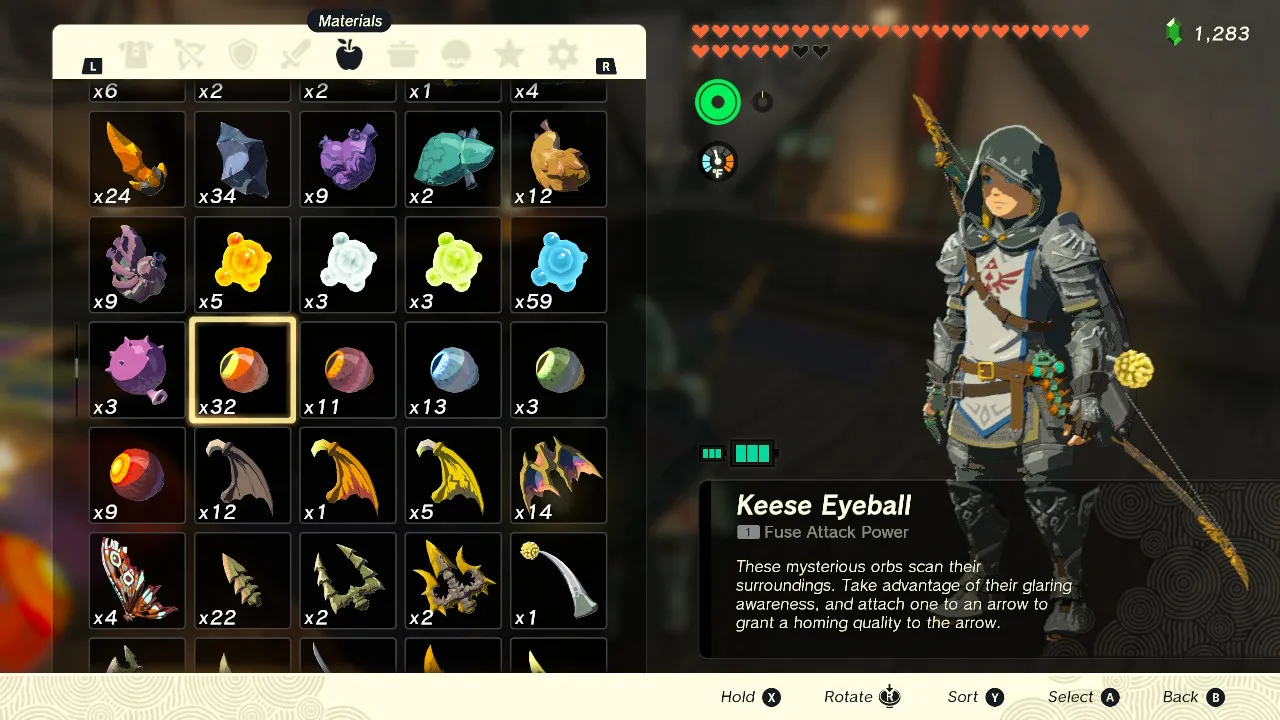Click the green stamina wheel indicator
The image size is (1280, 720).
click(x=718, y=101)
